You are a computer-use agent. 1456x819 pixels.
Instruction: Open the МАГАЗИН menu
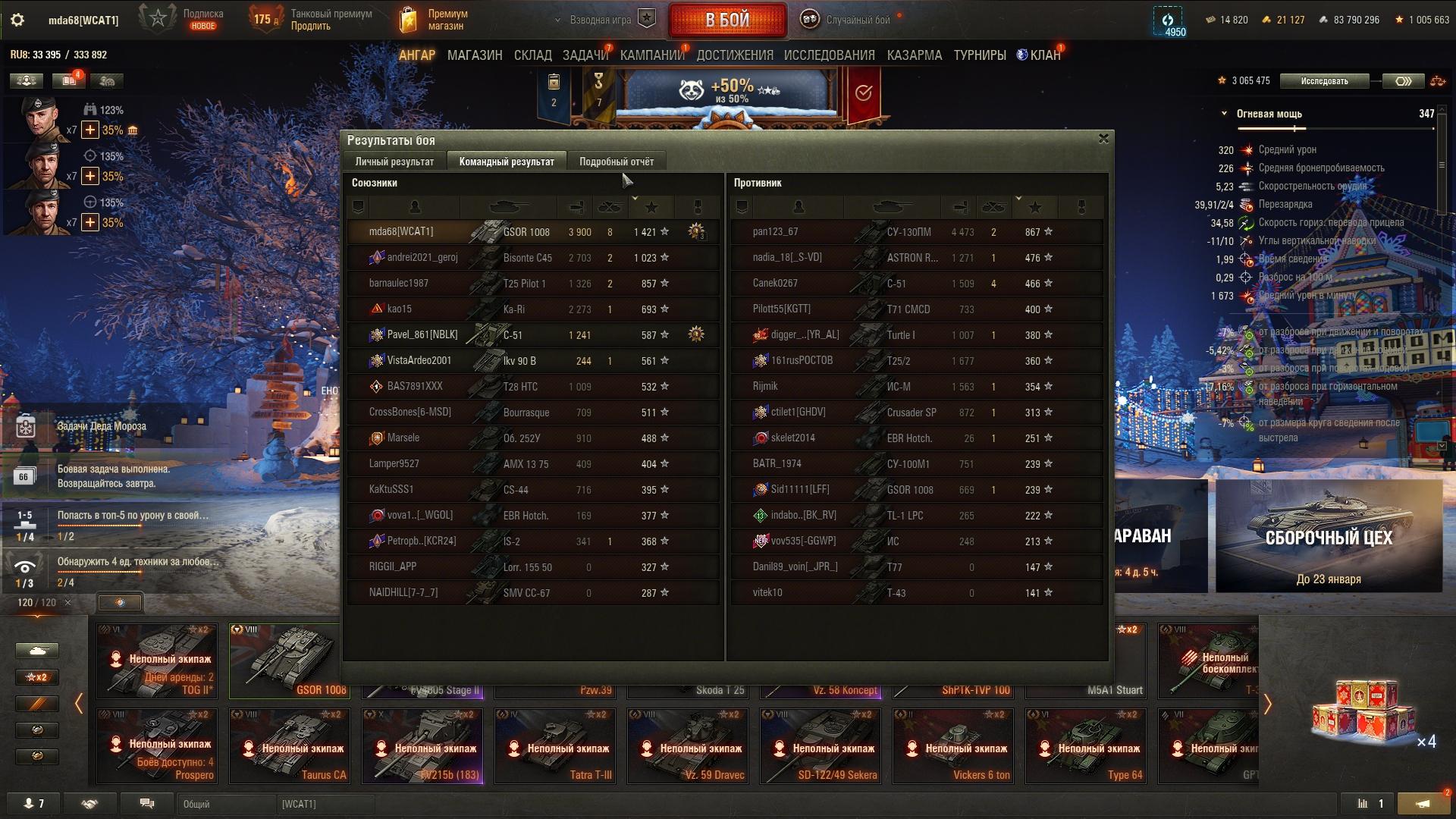[475, 55]
